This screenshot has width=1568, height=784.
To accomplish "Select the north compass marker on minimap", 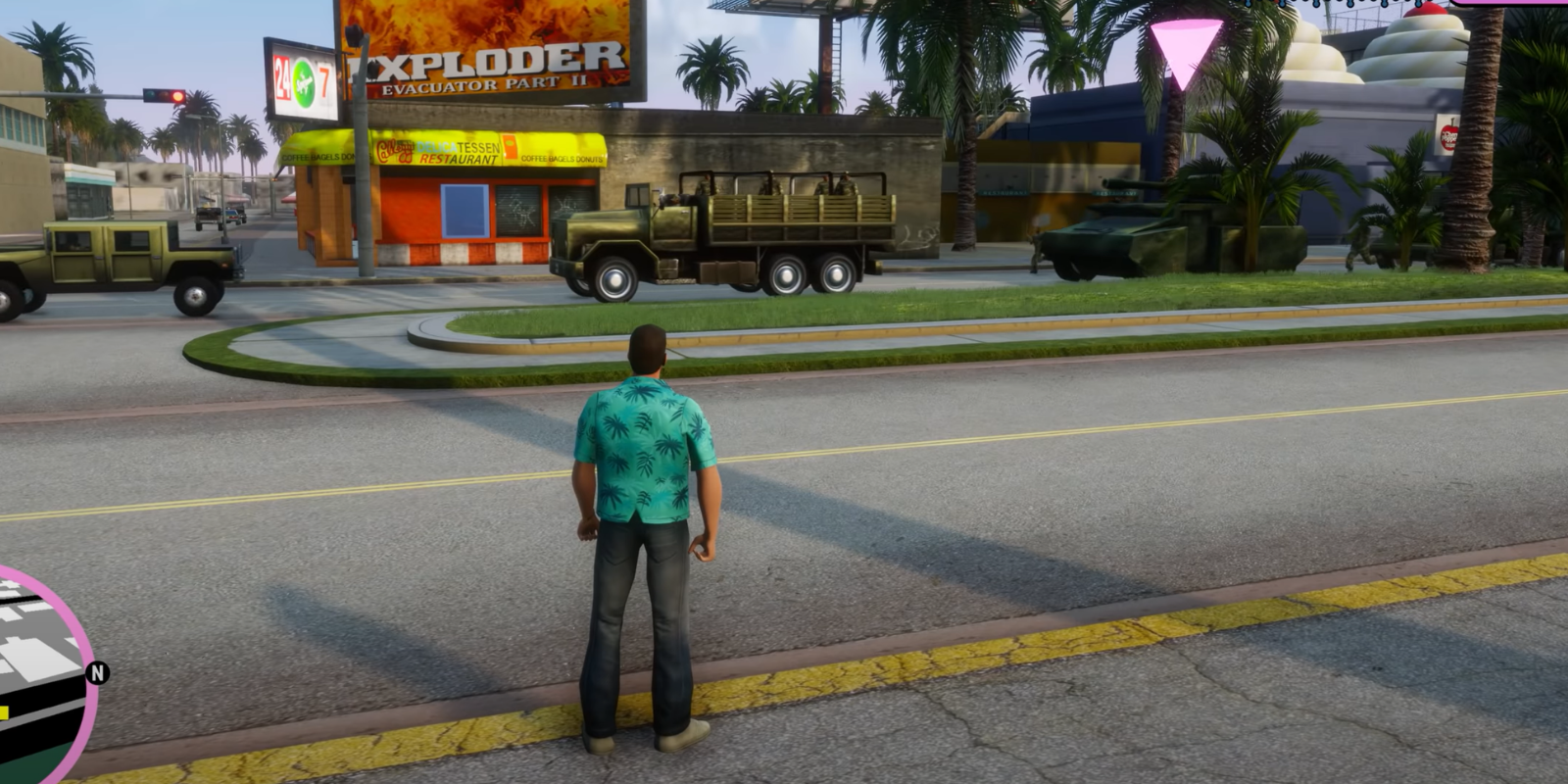I will click(x=97, y=673).
